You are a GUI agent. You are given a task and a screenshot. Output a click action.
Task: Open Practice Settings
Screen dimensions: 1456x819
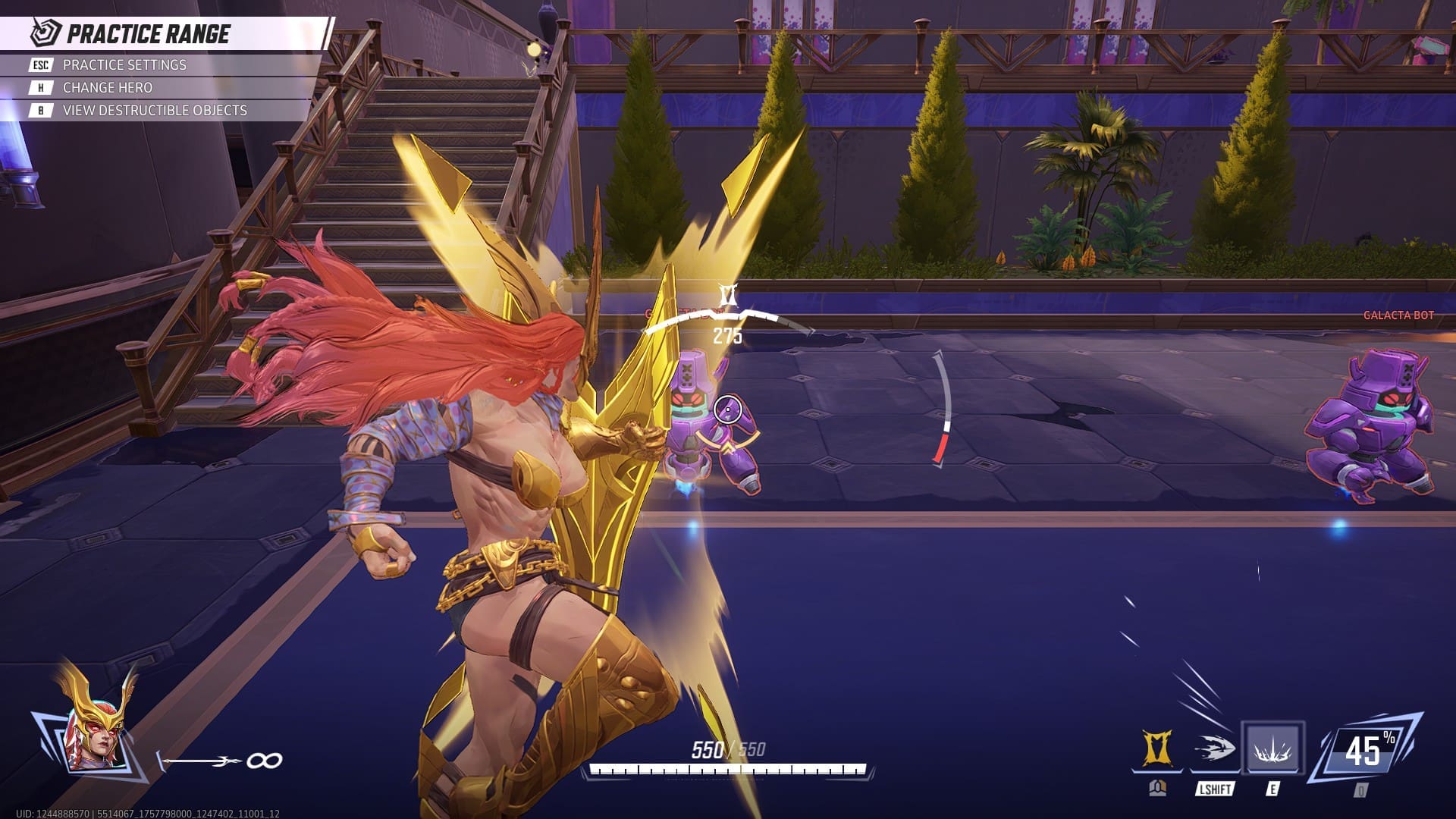click(124, 65)
